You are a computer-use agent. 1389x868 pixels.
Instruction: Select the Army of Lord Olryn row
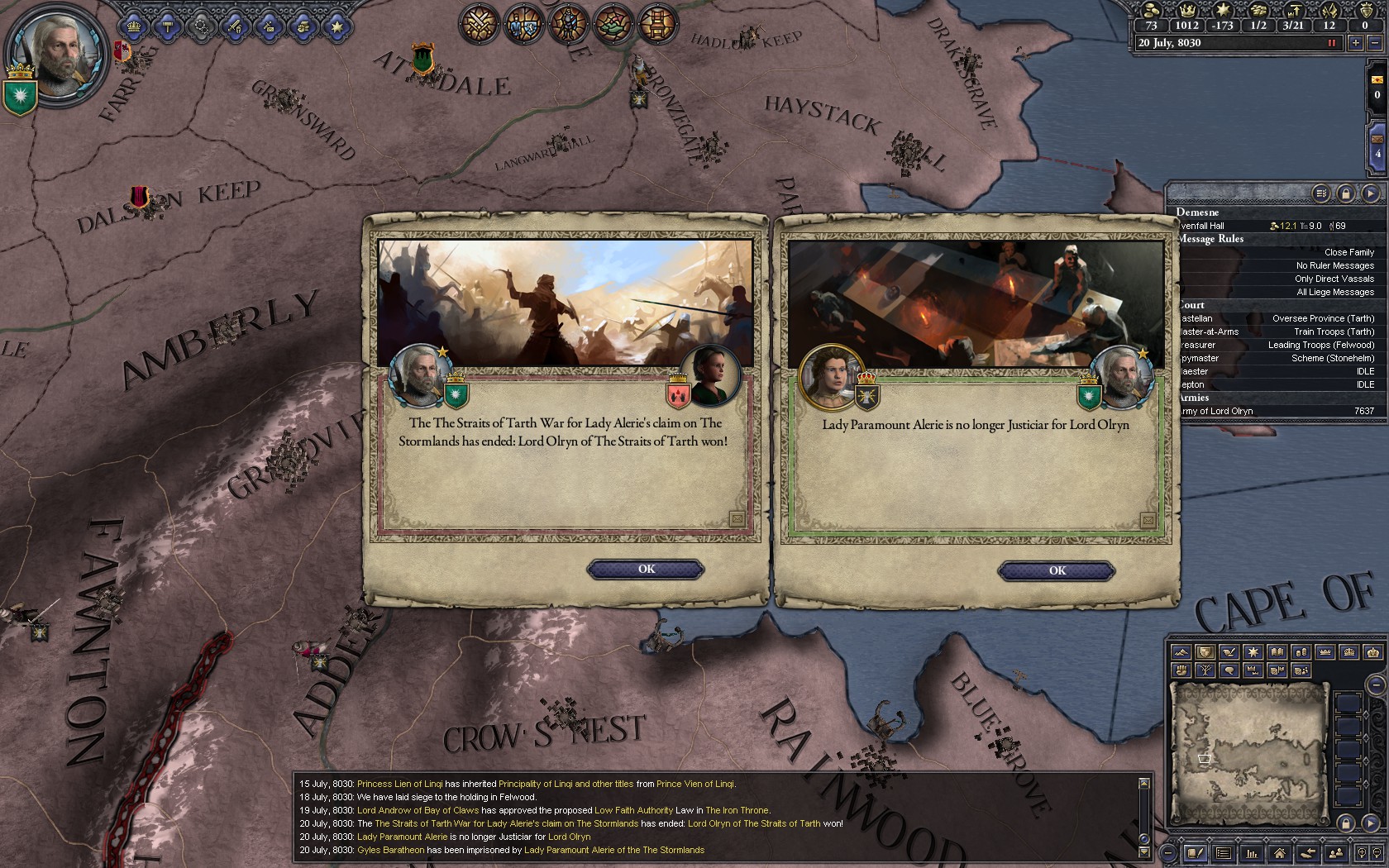(x=1277, y=411)
